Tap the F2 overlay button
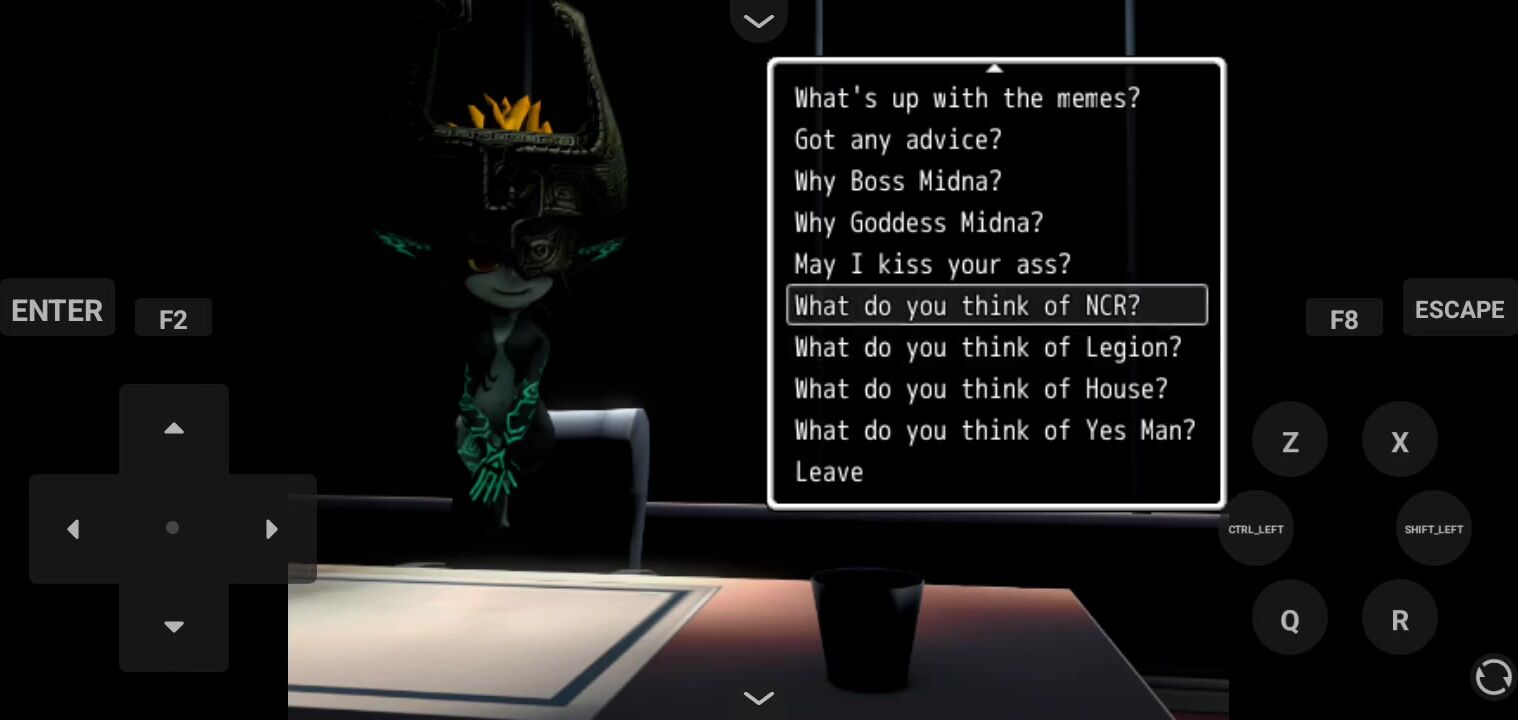This screenshot has height=720, width=1518. [173, 319]
